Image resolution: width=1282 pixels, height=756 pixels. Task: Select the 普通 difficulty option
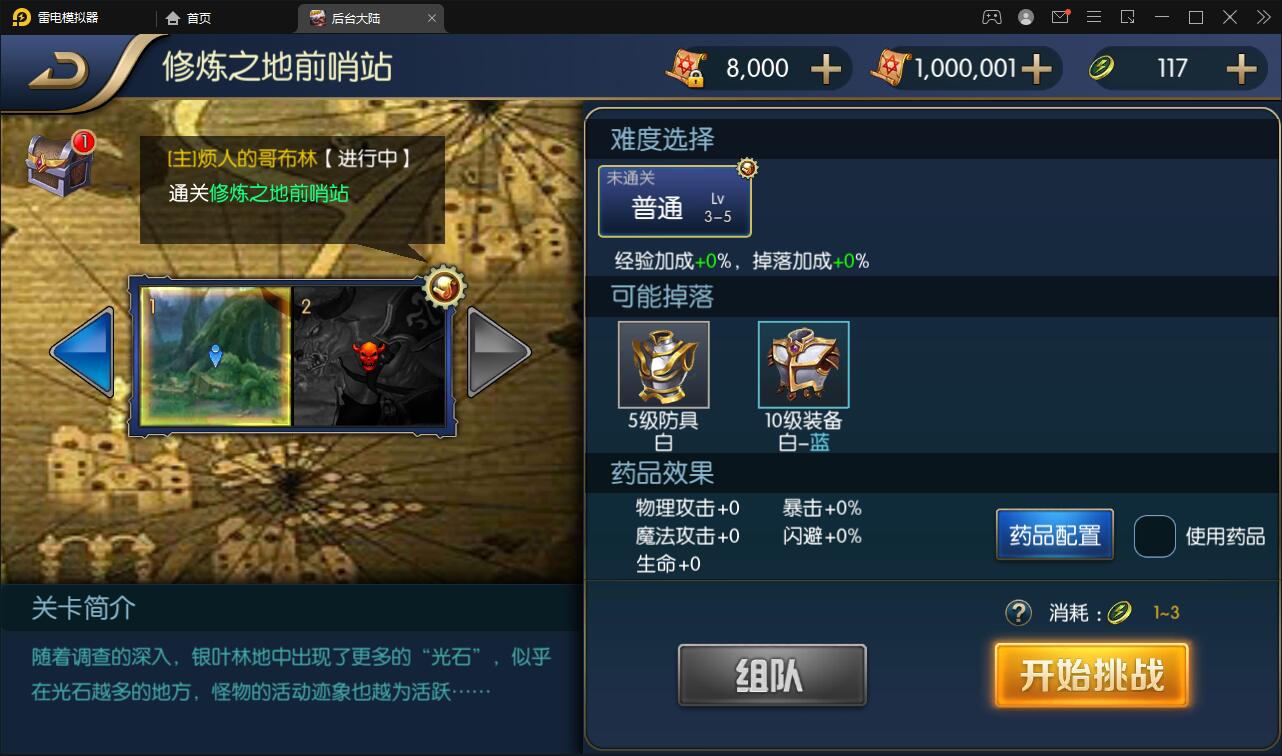click(x=675, y=202)
